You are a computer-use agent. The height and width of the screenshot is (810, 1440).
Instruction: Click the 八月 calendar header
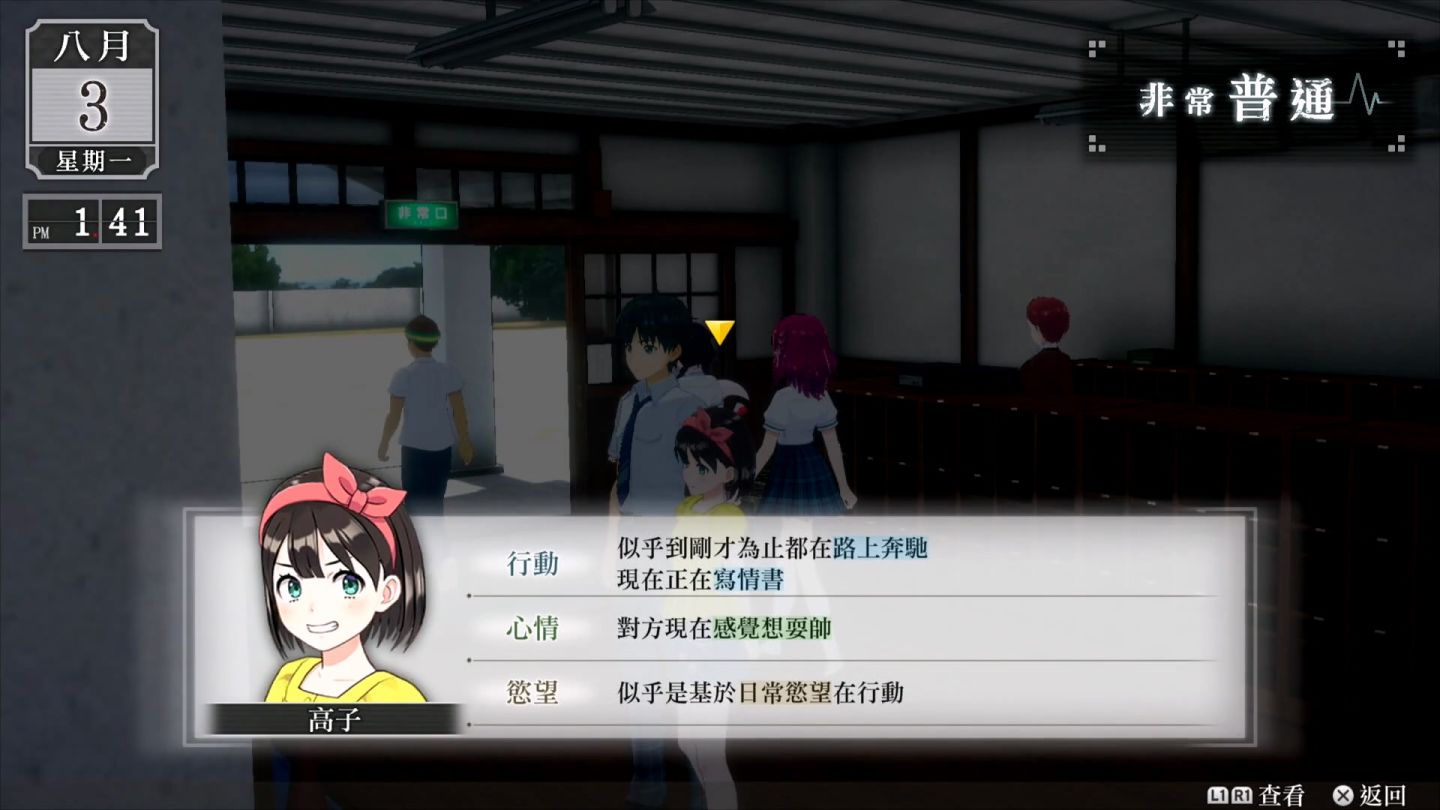91,48
